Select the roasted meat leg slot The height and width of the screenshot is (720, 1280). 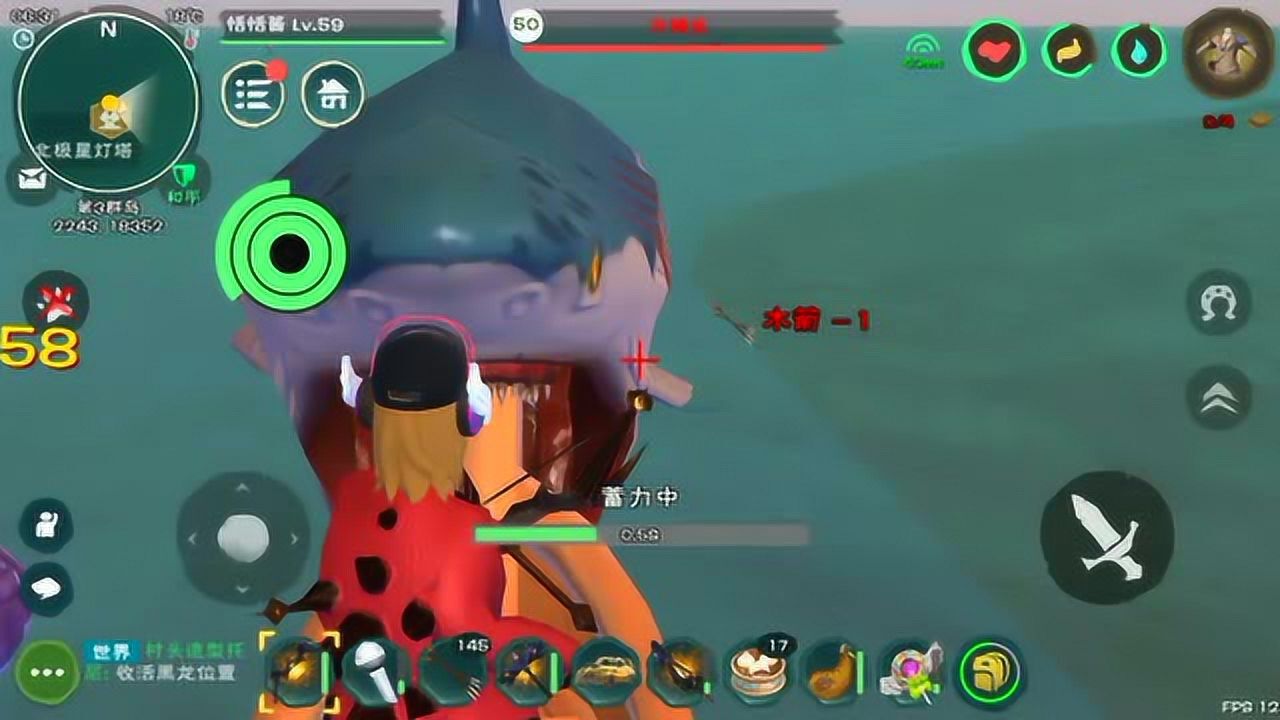pyautogui.click(x=833, y=670)
